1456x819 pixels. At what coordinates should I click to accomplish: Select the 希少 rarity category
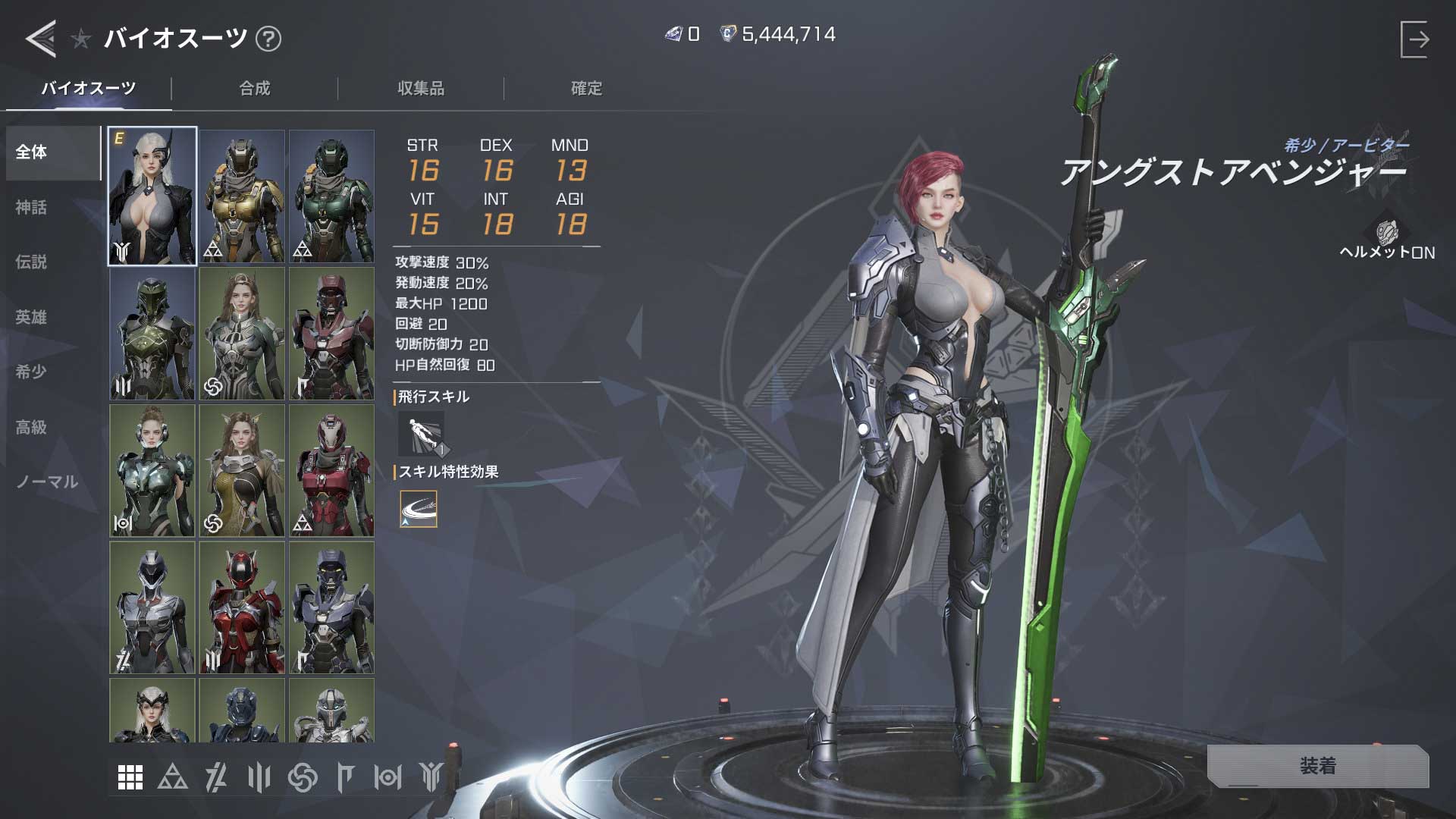[32, 372]
